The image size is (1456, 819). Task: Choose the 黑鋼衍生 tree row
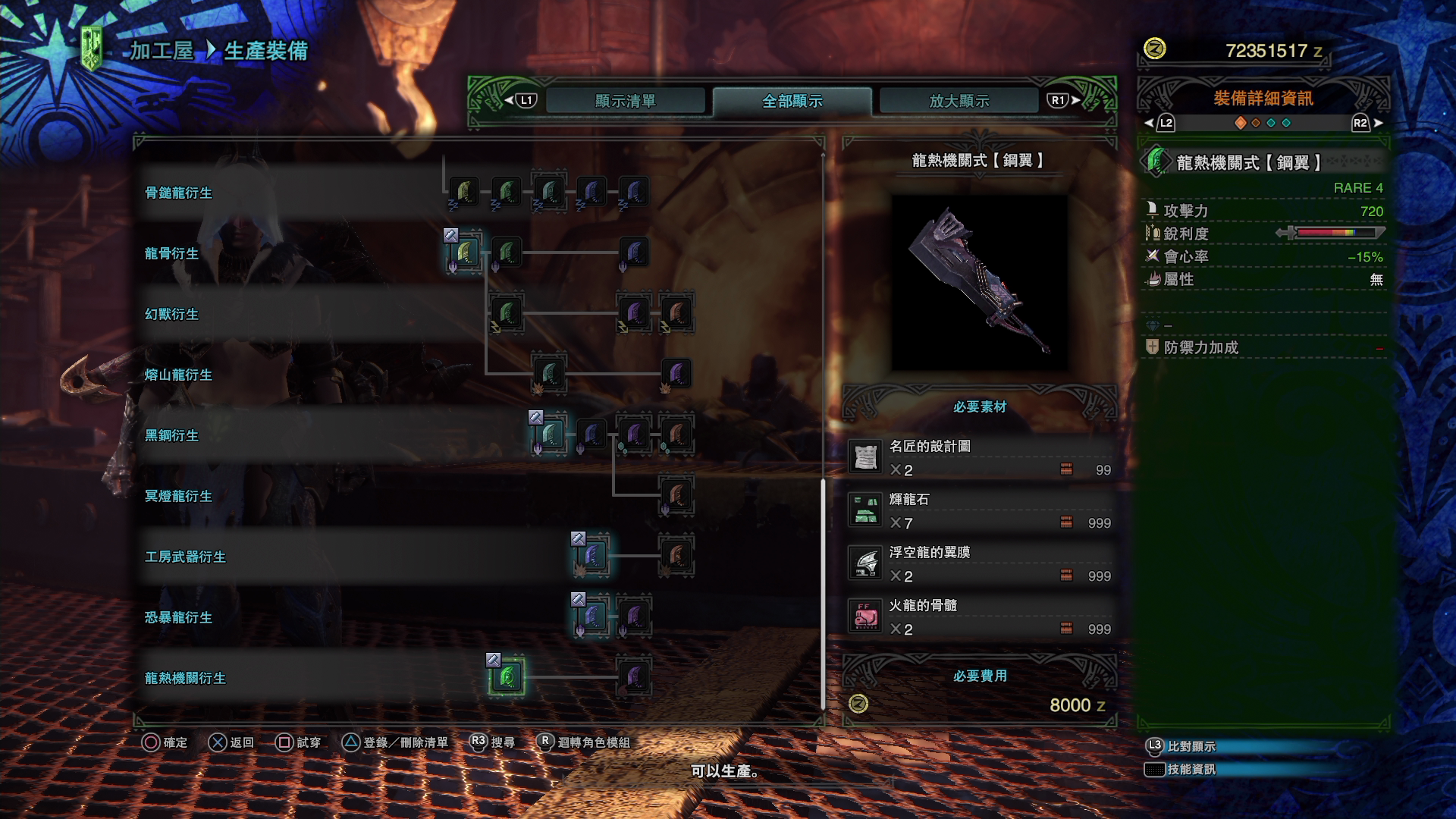click(x=171, y=436)
